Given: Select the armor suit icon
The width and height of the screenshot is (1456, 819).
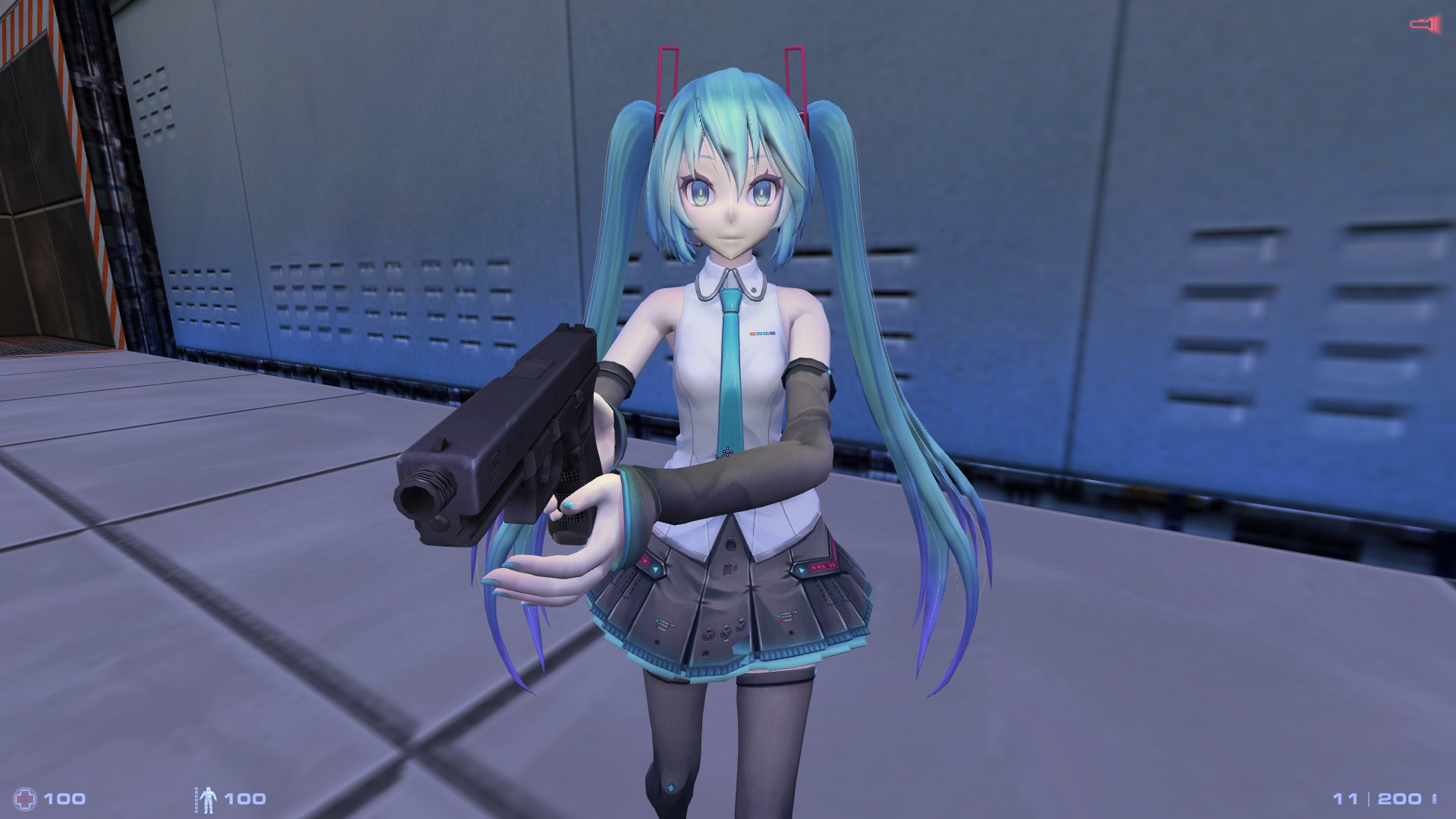Looking at the screenshot, I should coord(209,799).
